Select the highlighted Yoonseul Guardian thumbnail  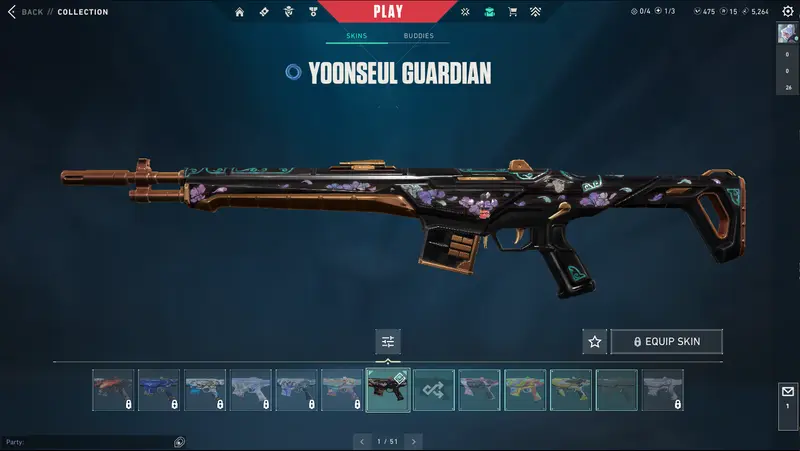tap(388, 390)
